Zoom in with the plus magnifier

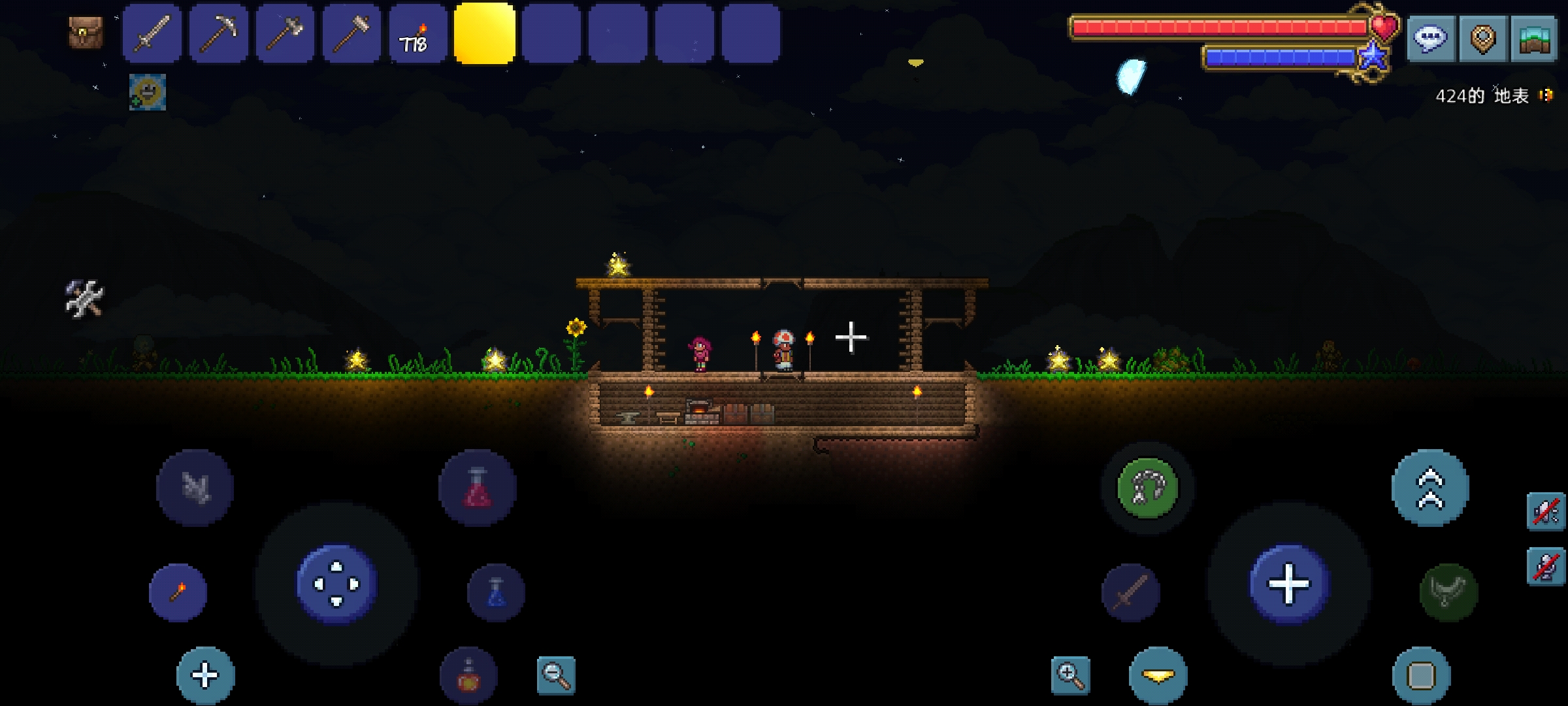click(x=1071, y=675)
